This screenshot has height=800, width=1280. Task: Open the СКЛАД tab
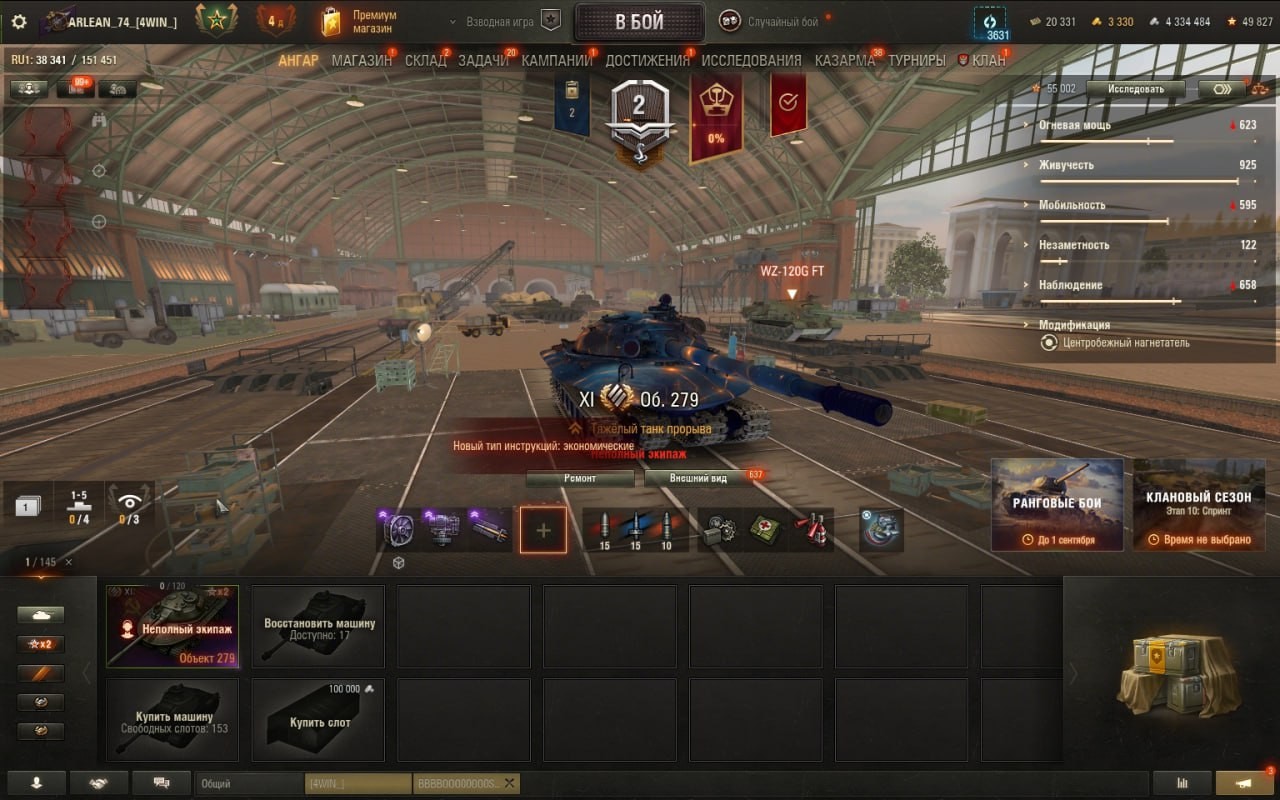426,61
